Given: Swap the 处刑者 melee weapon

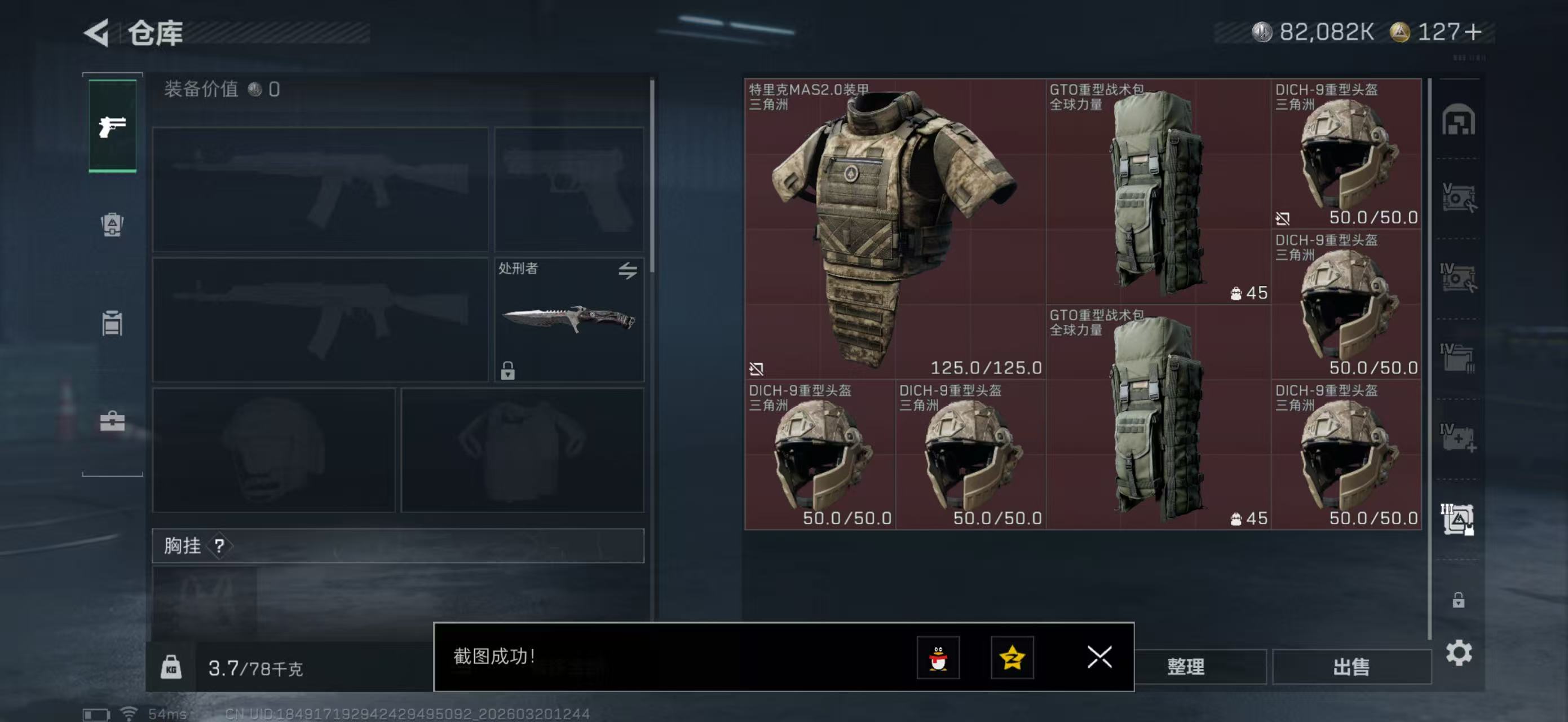Looking at the screenshot, I should (x=628, y=270).
